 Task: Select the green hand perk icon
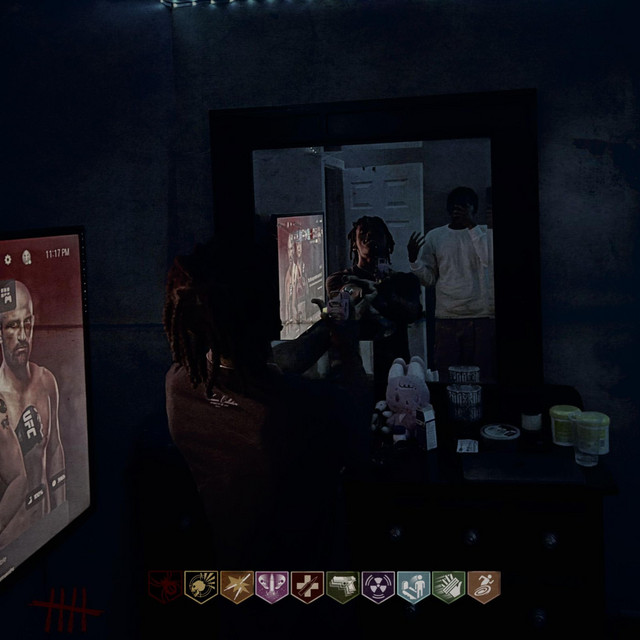448,586
